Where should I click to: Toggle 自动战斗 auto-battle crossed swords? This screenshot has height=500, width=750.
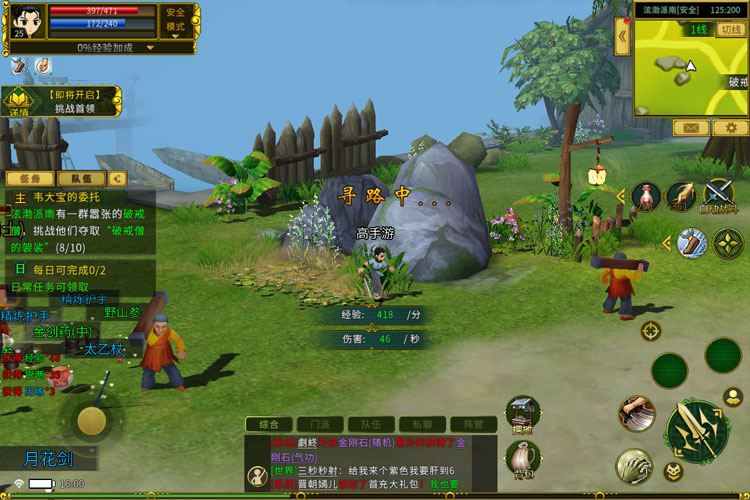pyautogui.click(x=719, y=194)
